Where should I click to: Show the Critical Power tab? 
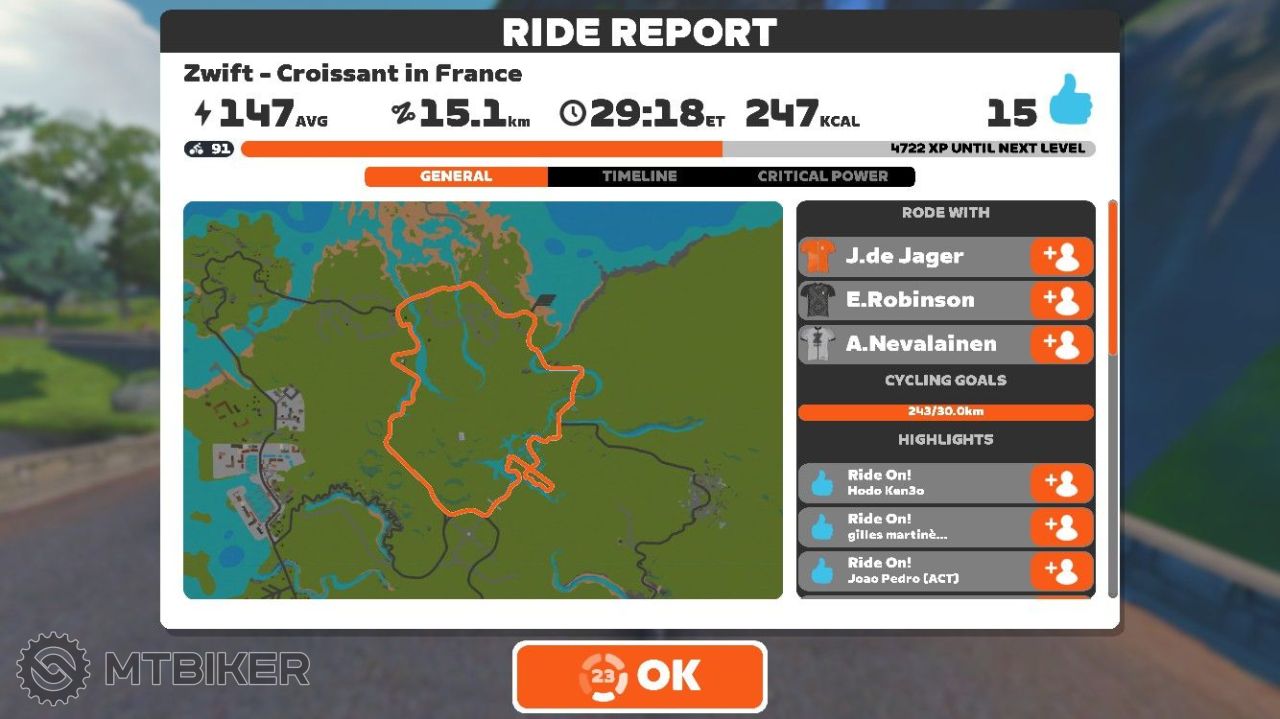pyautogui.click(x=822, y=176)
